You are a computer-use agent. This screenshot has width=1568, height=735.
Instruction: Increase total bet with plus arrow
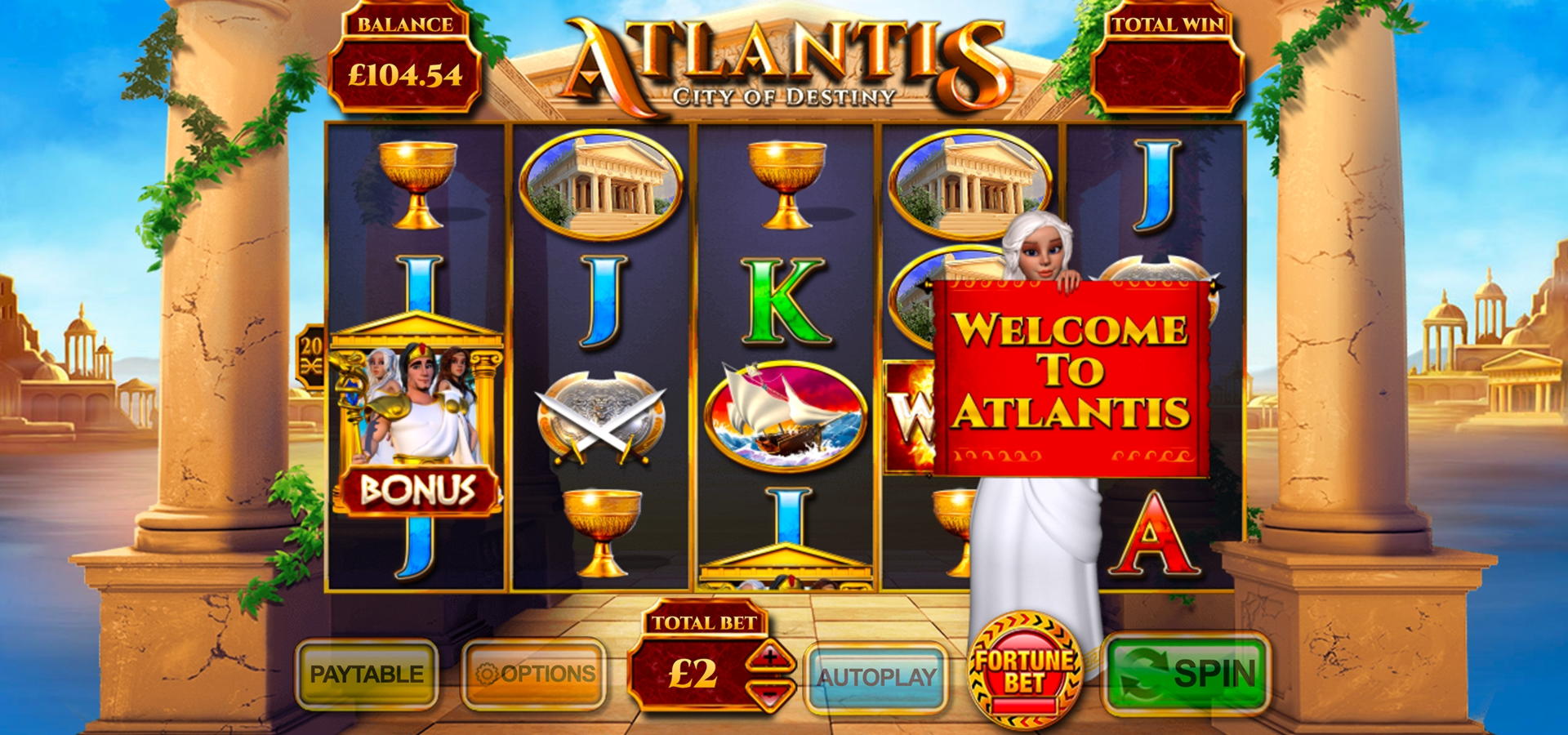tap(769, 657)
